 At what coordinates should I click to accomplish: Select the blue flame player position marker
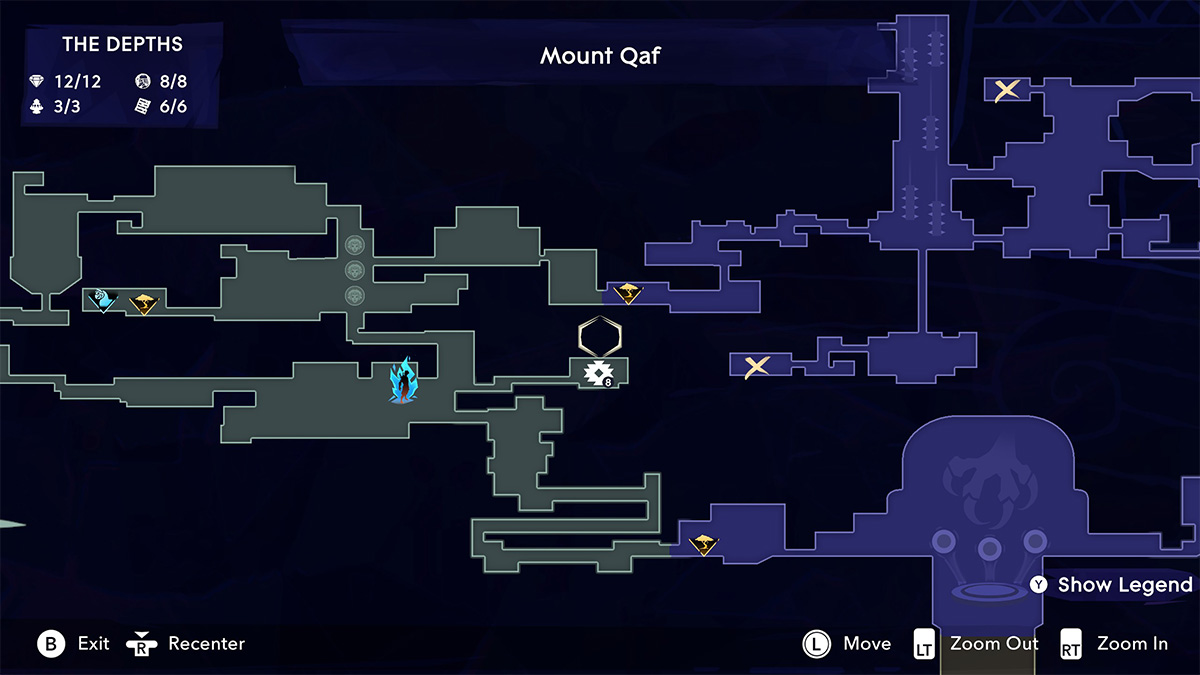click(x=403, y=380)
